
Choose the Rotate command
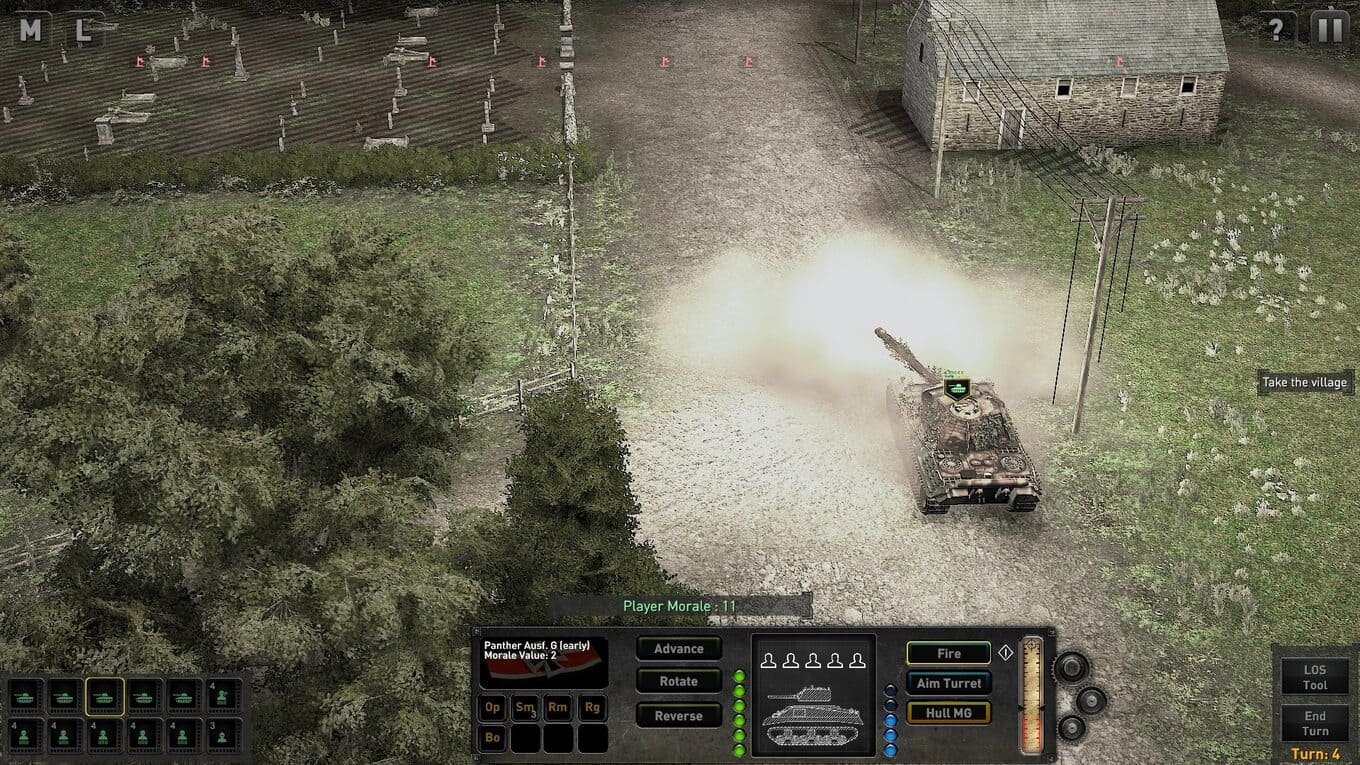[679, 682]
